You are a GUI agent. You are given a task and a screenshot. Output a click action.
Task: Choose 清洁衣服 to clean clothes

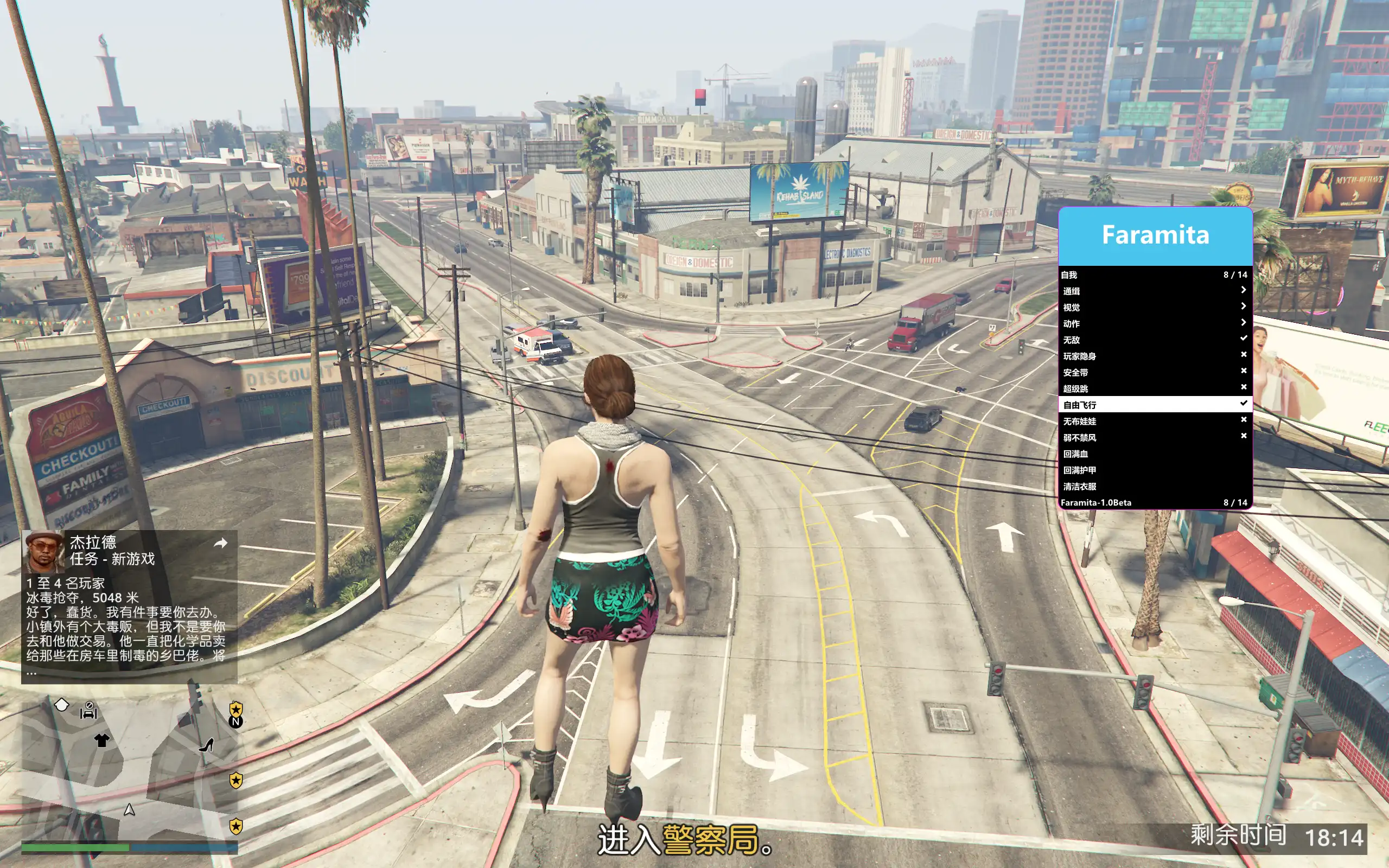point(1154,486)
